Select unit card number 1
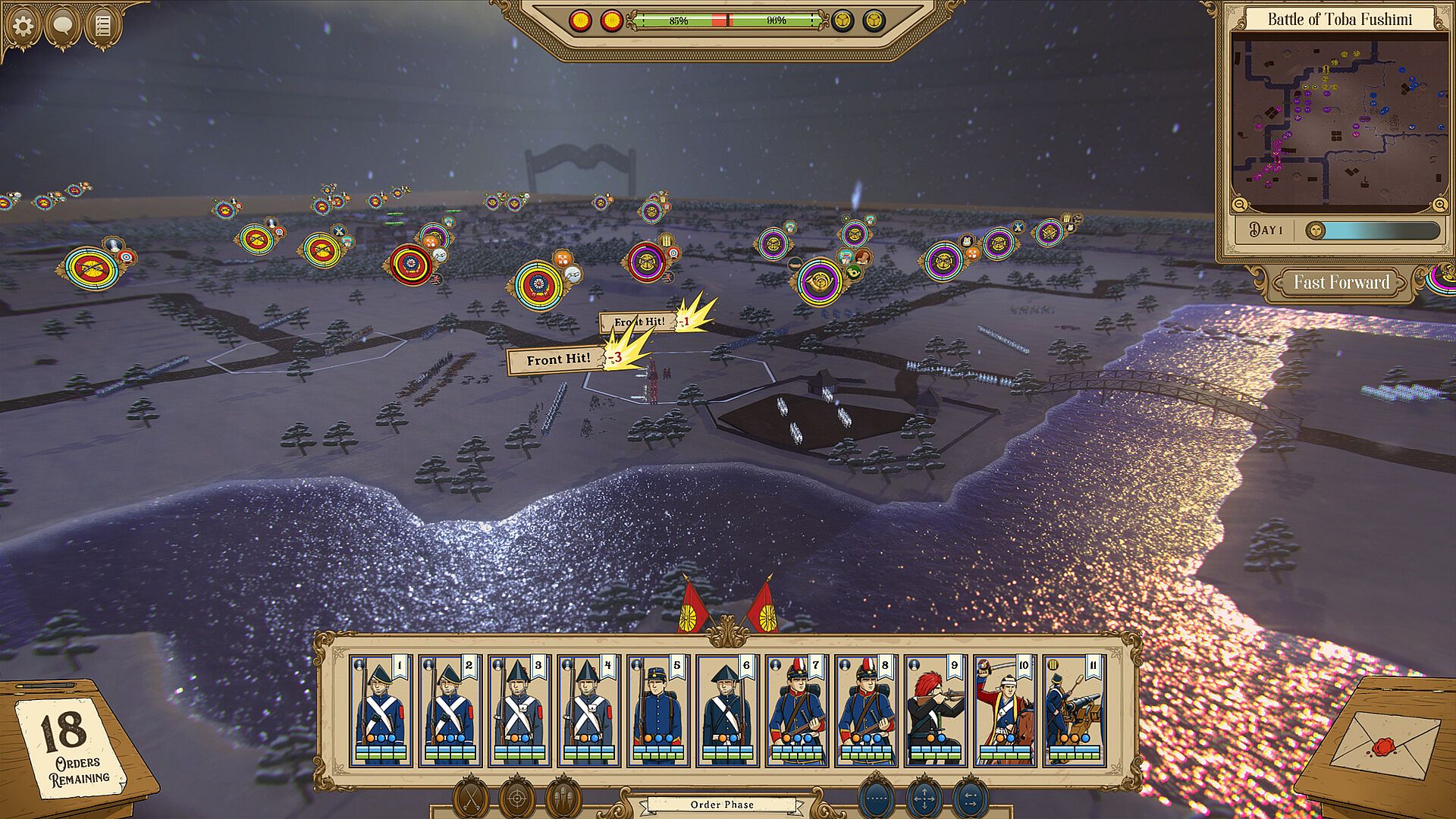Screen dimensions: 1456x819 pos(381,711)
